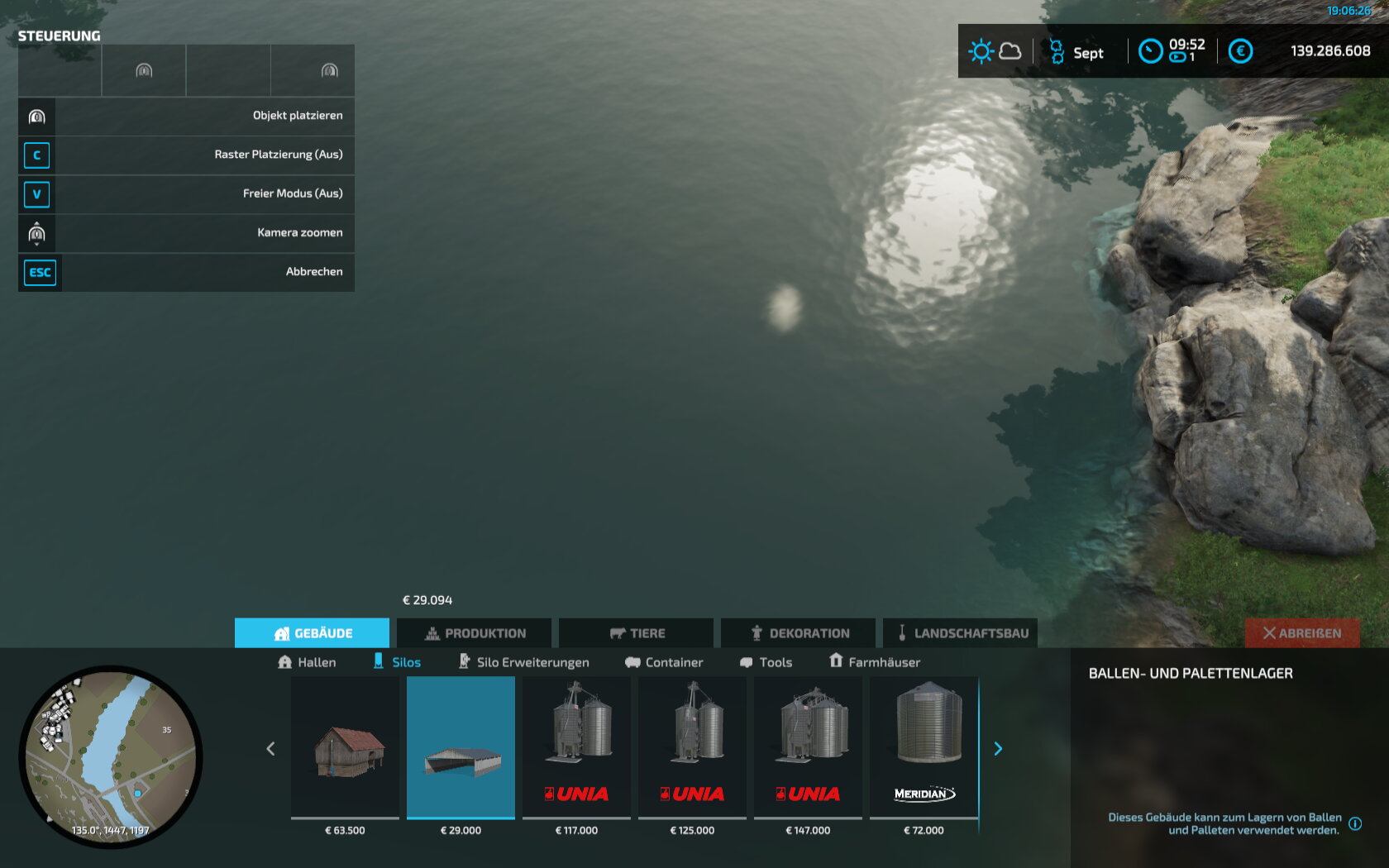Choose the Unia silo for € 147.000
Screen dimensions: 1389x868
[808, 748]
